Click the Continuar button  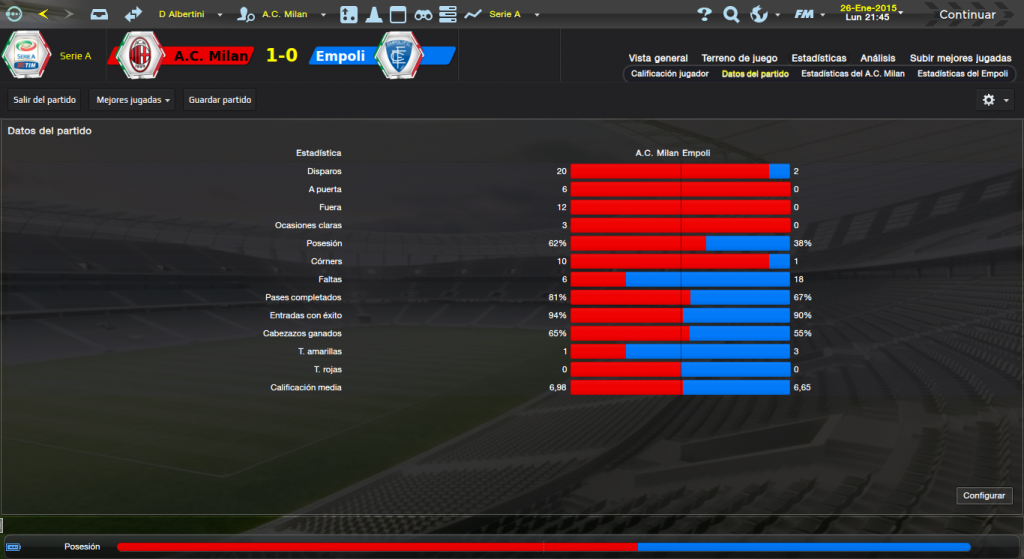coord(966,15)
